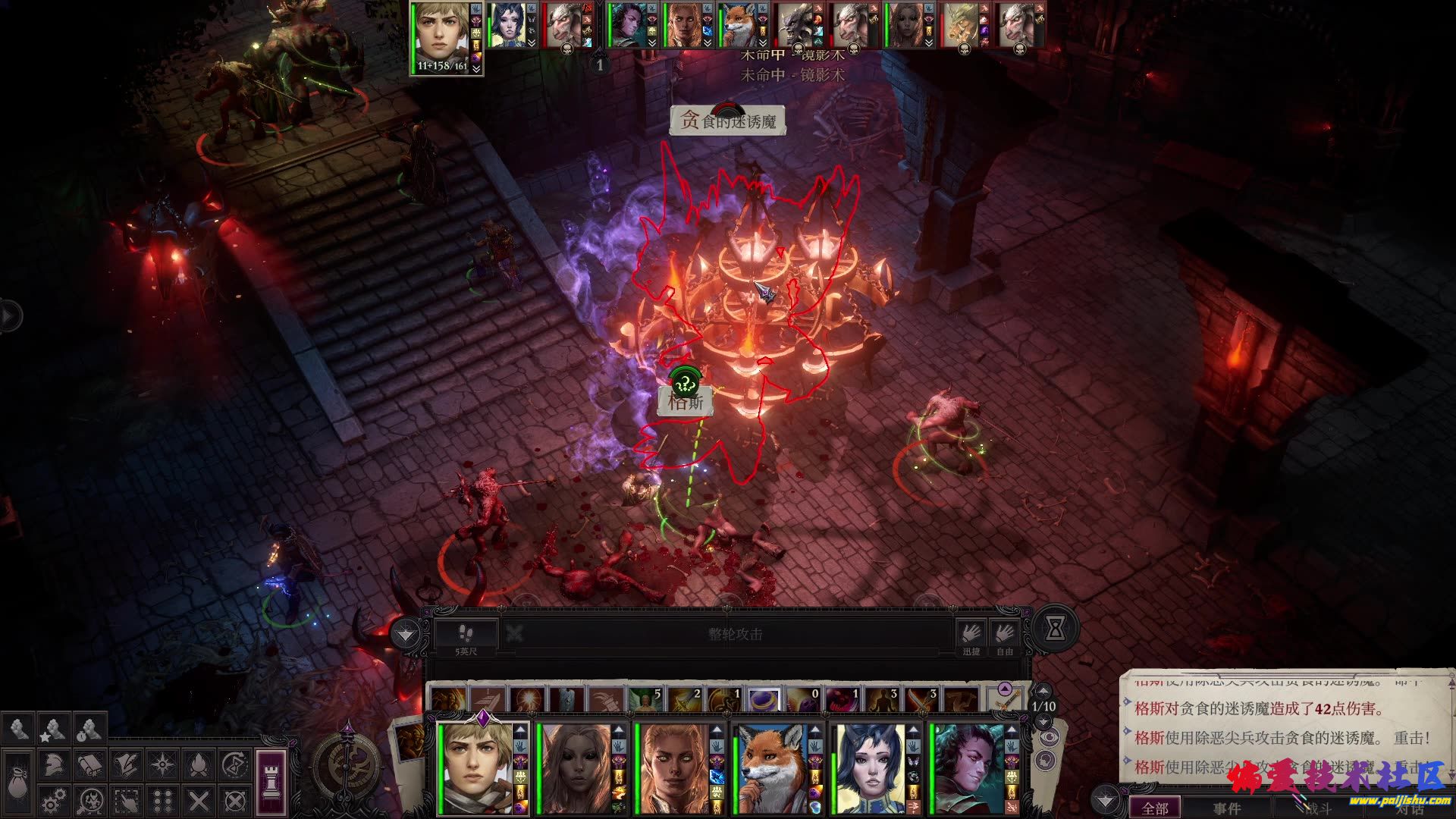This screenshot has height=819, width=1456.
Task: Select the fox companion portrait in party bar
Action: click(x=772, y=767)
